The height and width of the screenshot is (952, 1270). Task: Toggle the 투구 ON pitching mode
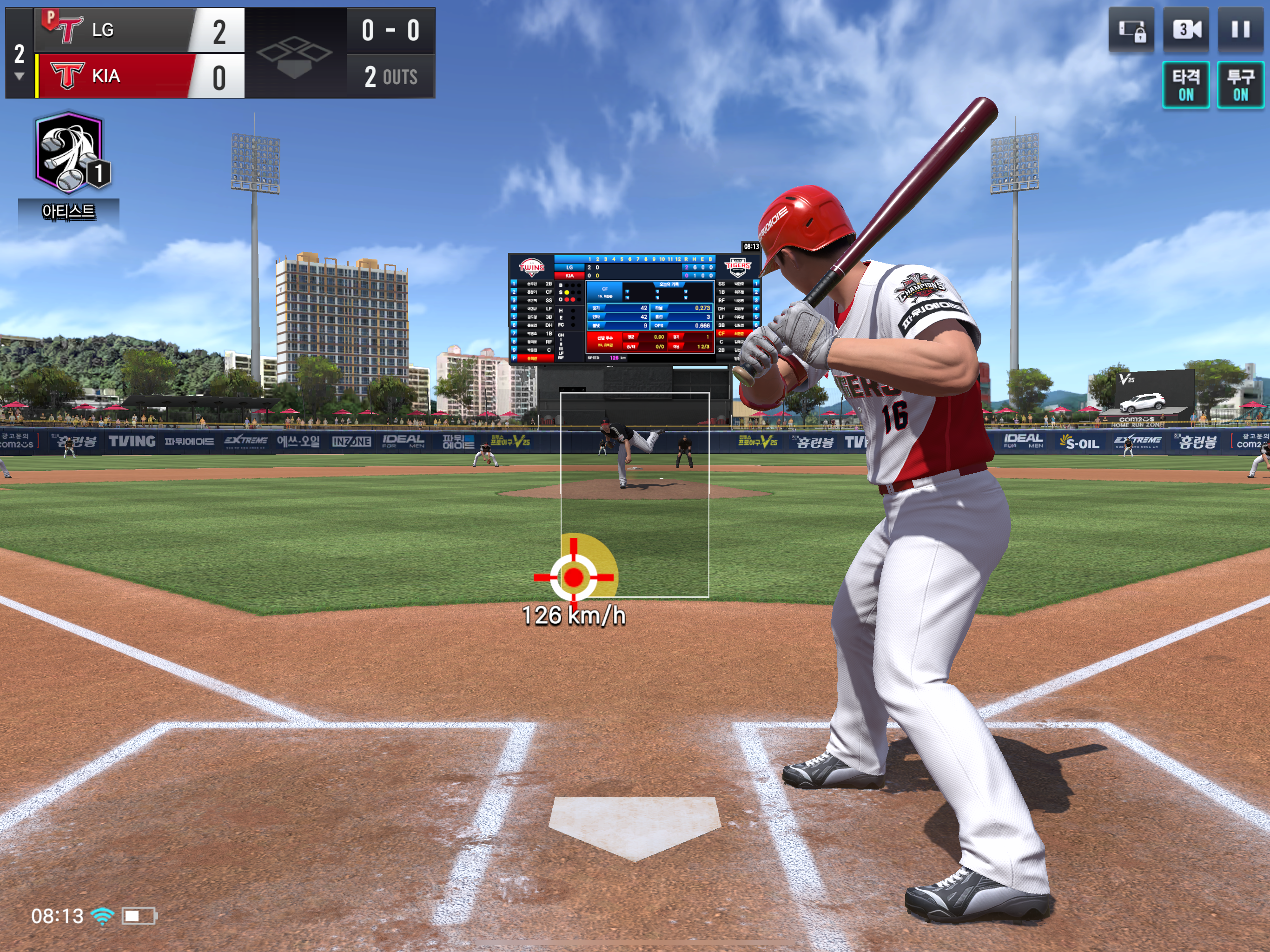[1240, 85]
